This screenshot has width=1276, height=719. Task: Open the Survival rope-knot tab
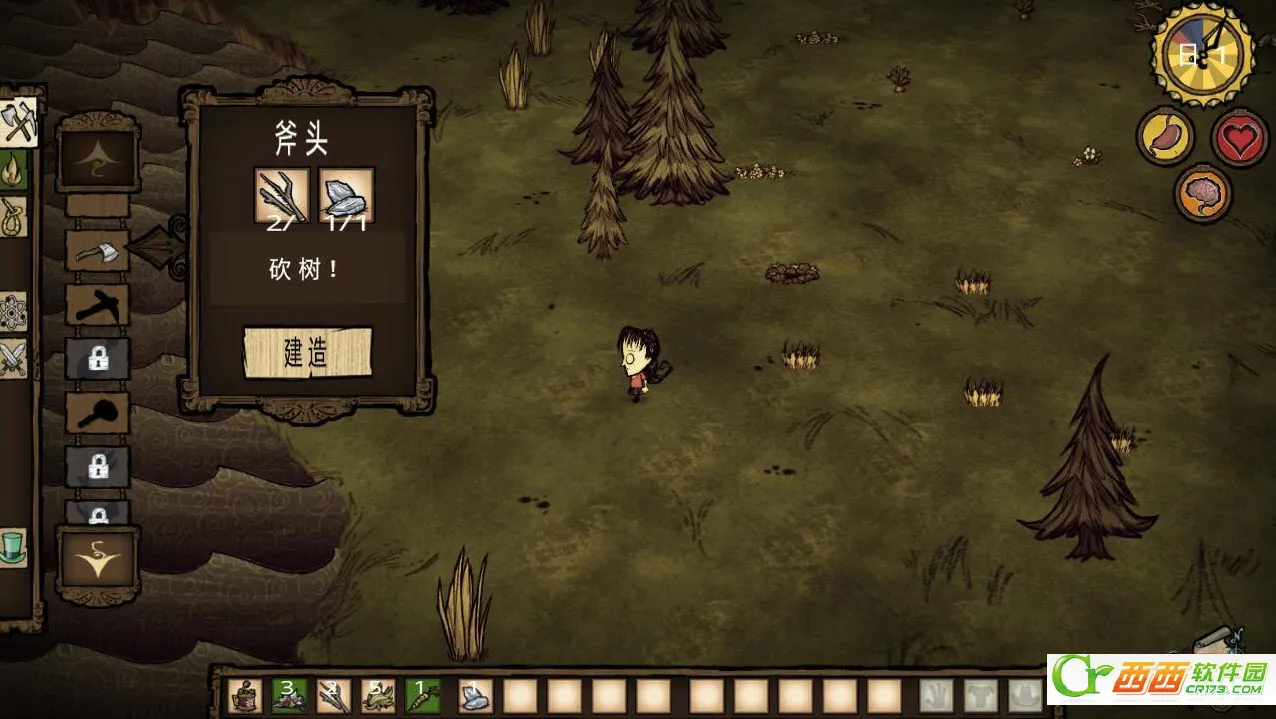[x=14, y=216]
